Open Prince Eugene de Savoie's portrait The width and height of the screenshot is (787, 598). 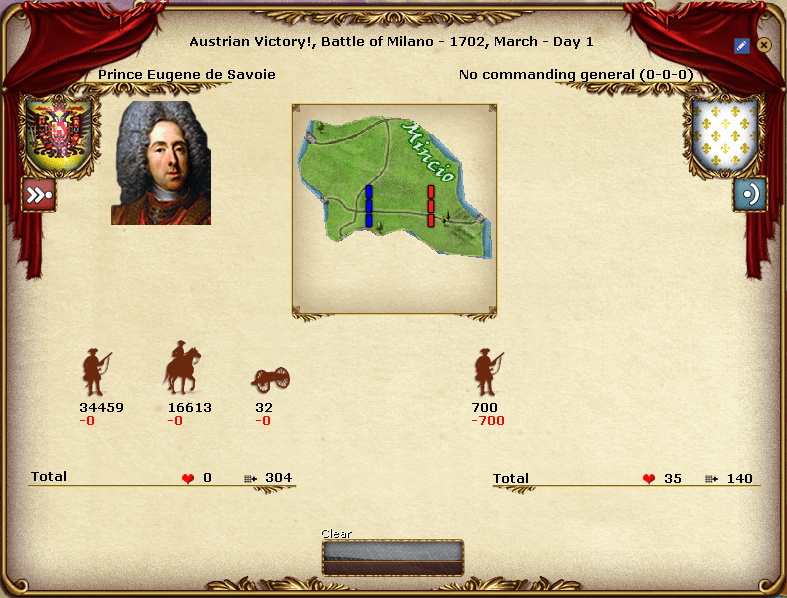[161, 163]
